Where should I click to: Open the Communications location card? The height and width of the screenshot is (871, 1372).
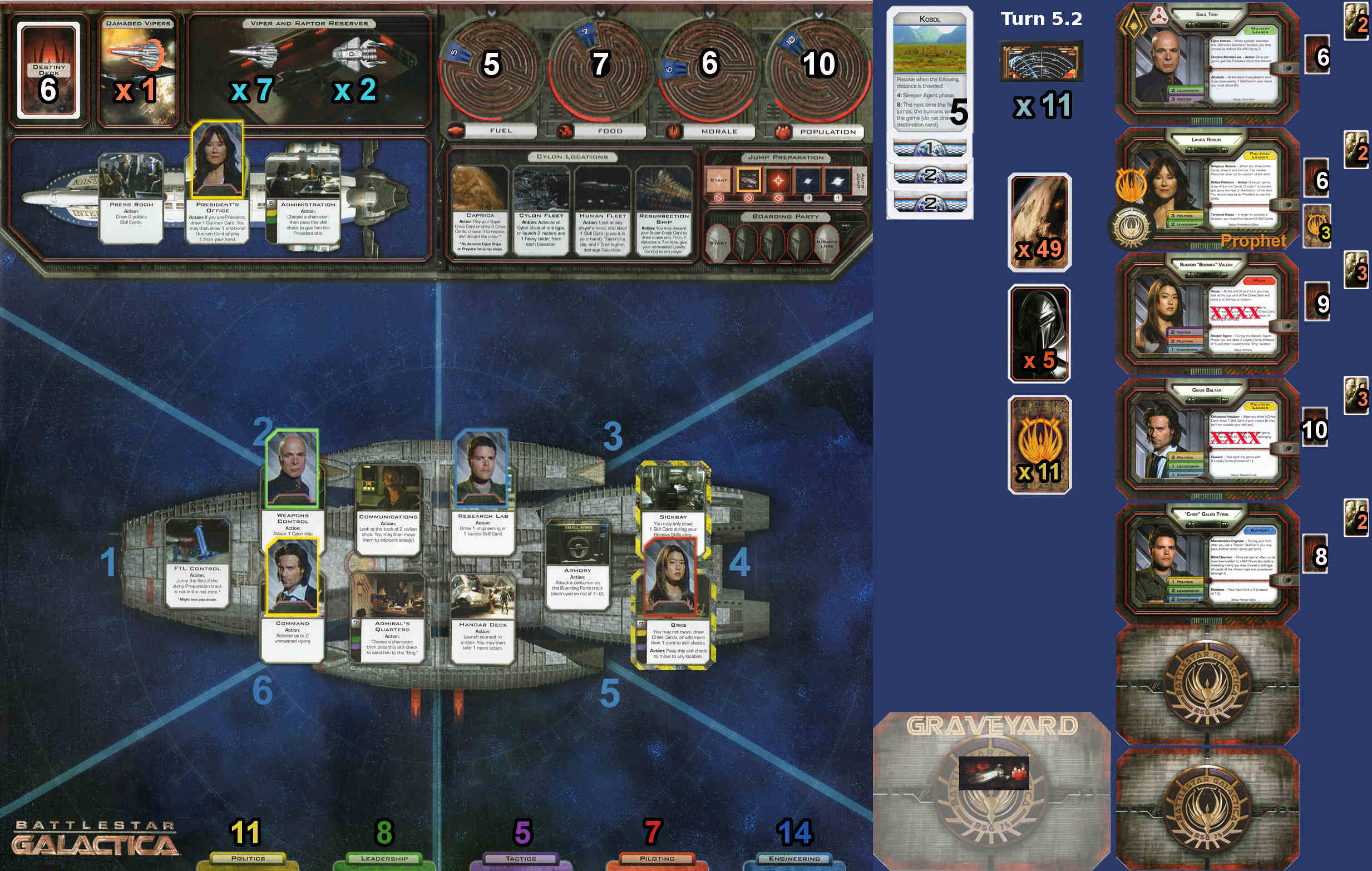(x=388, y=510)
